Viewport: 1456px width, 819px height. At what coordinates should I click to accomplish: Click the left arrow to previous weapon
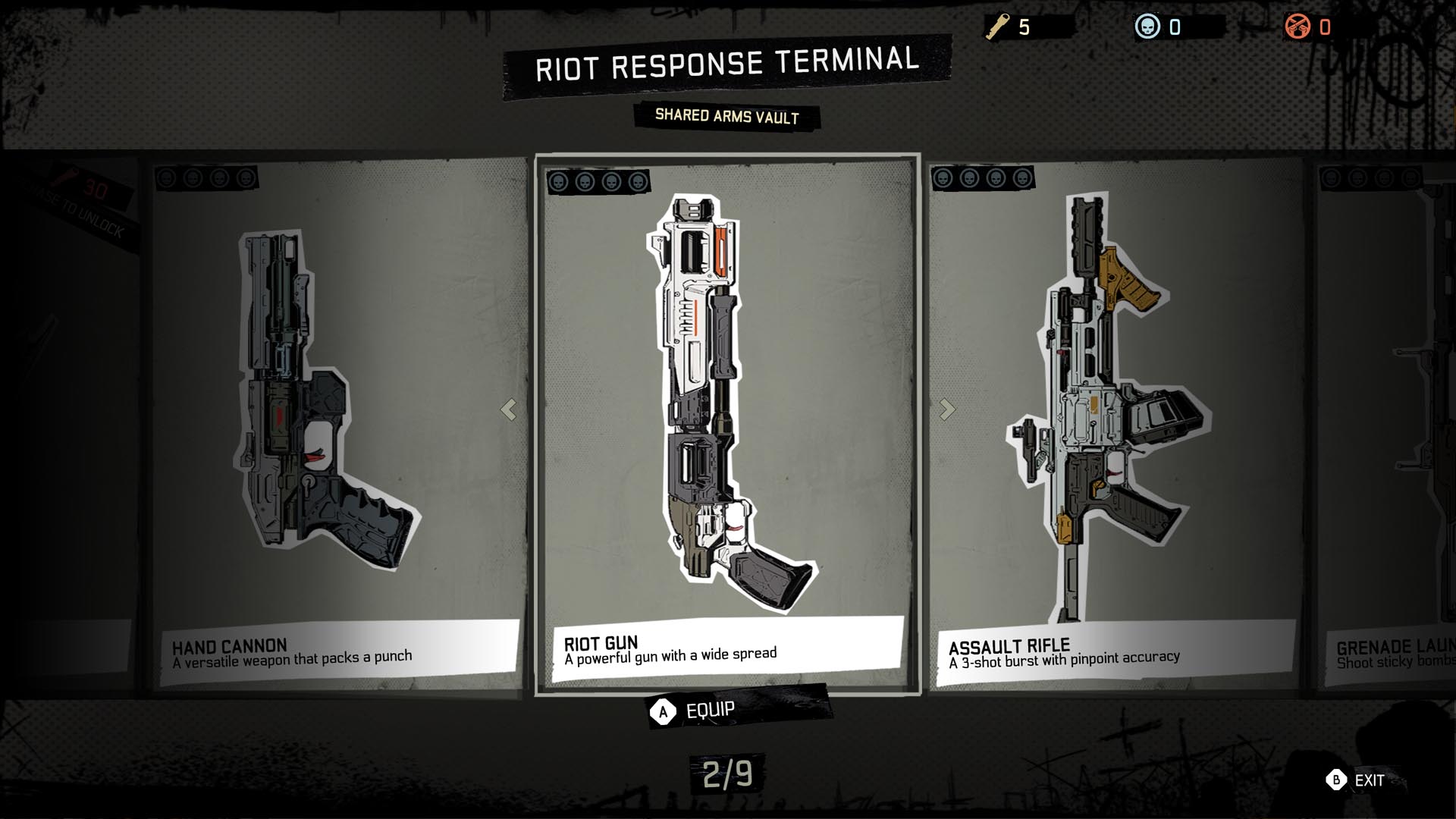(508, 409)
